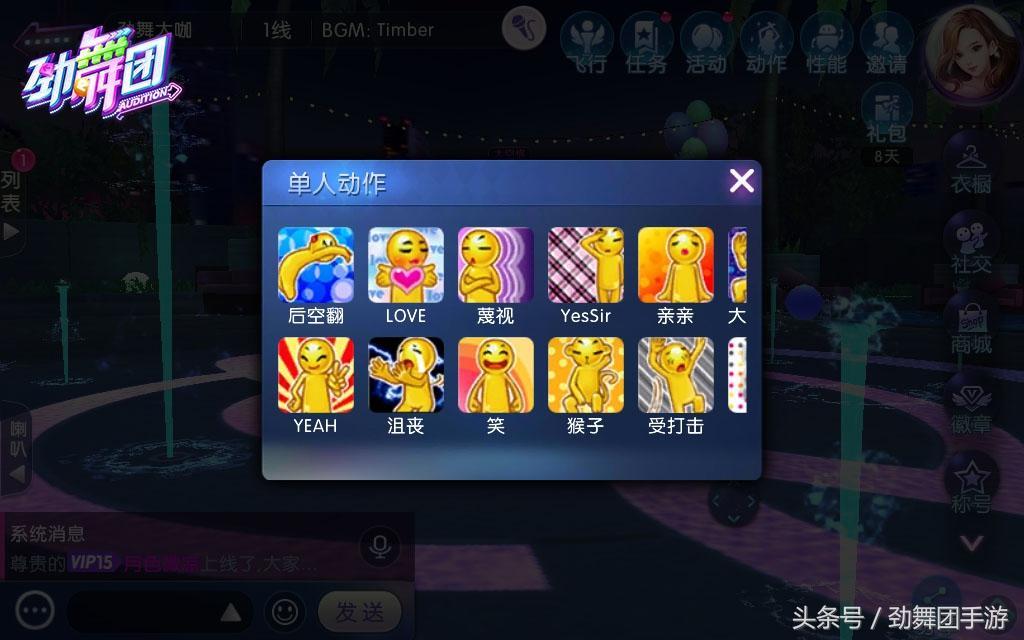Close the 单人动作 popup window
Viewport: 1024px width, 640px height.
tap(741, 181)
